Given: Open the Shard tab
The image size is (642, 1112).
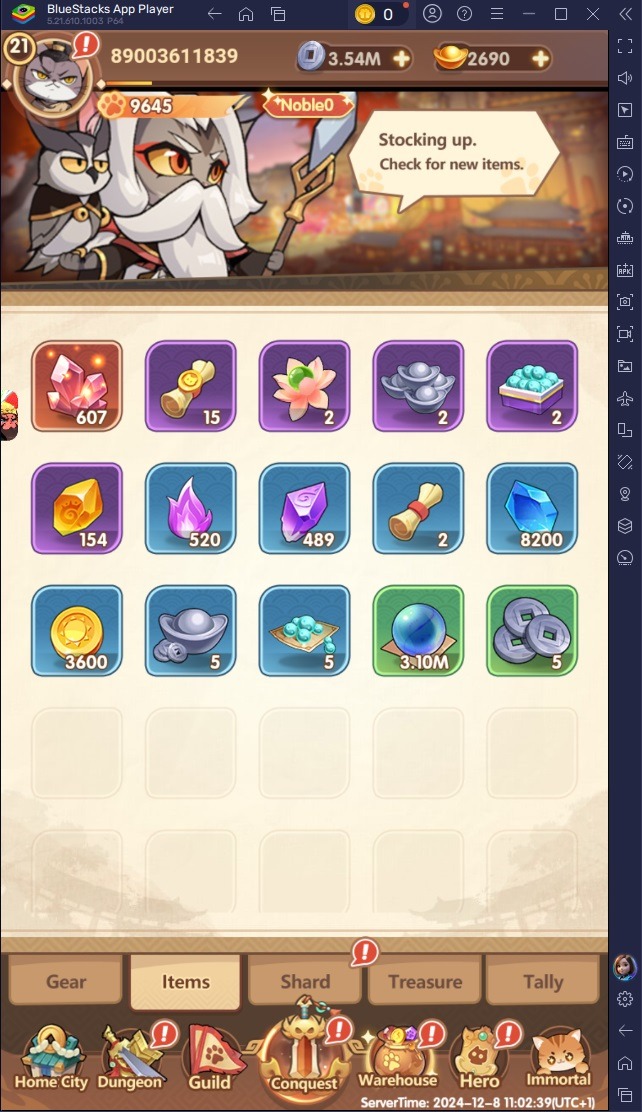Looking at the screenshot, I should pos(304,981).
